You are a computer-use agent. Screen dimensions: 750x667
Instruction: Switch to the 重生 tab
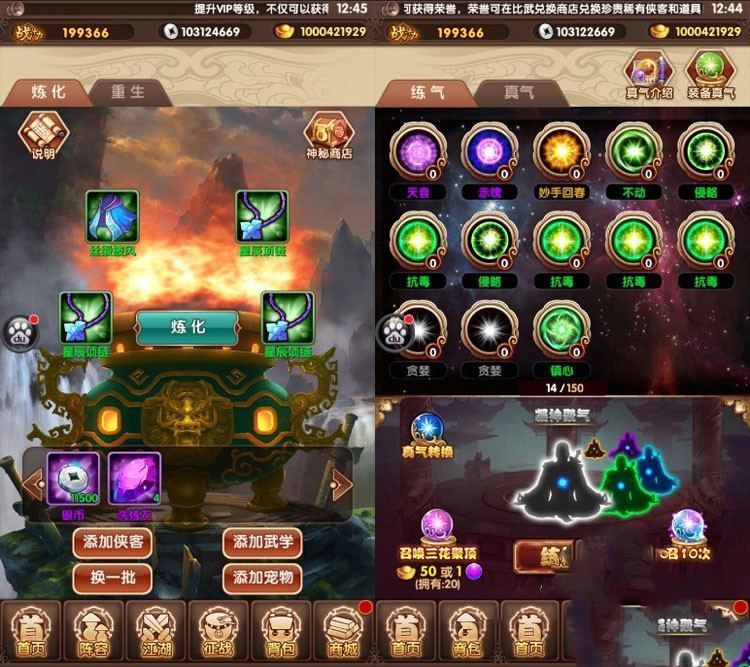click(x=127, y=91)
